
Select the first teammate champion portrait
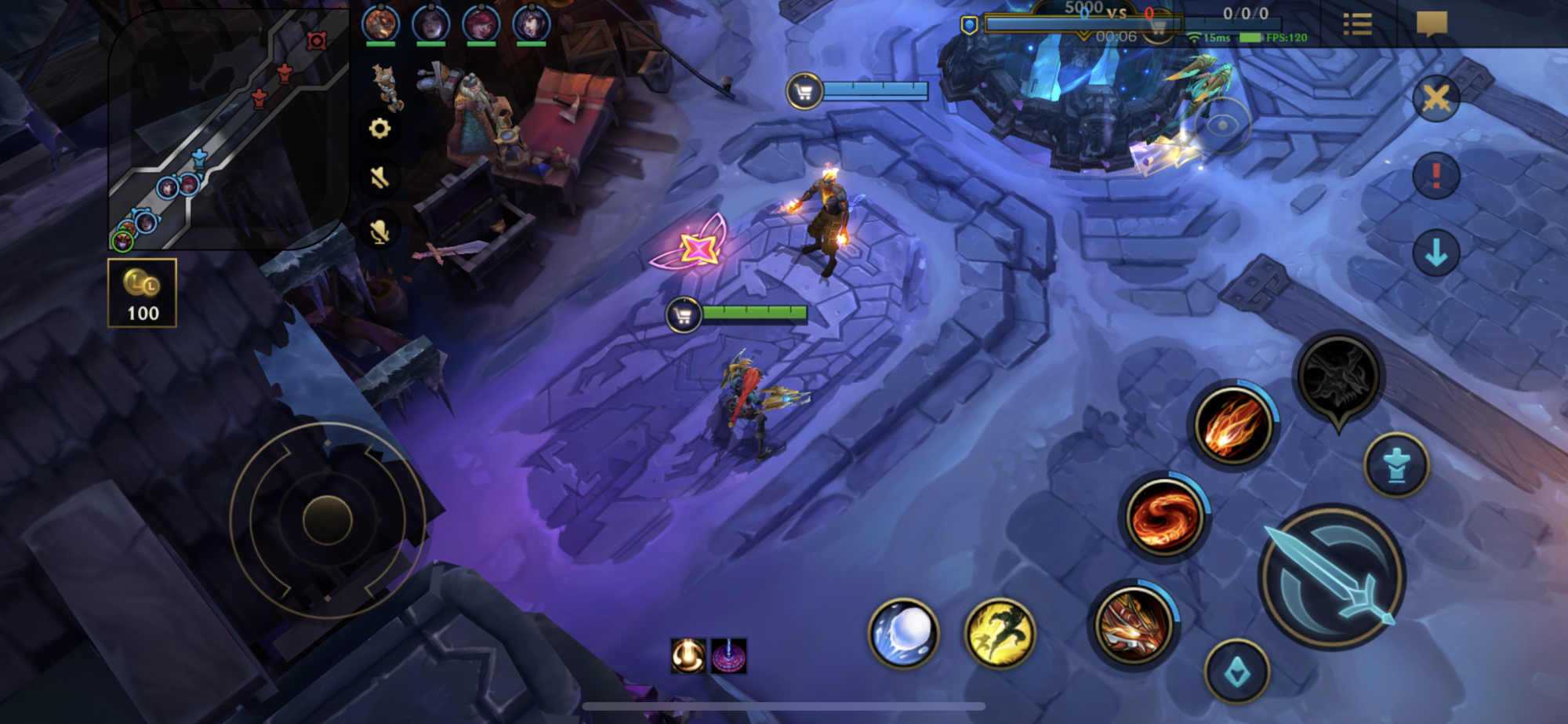coord(380,24)
